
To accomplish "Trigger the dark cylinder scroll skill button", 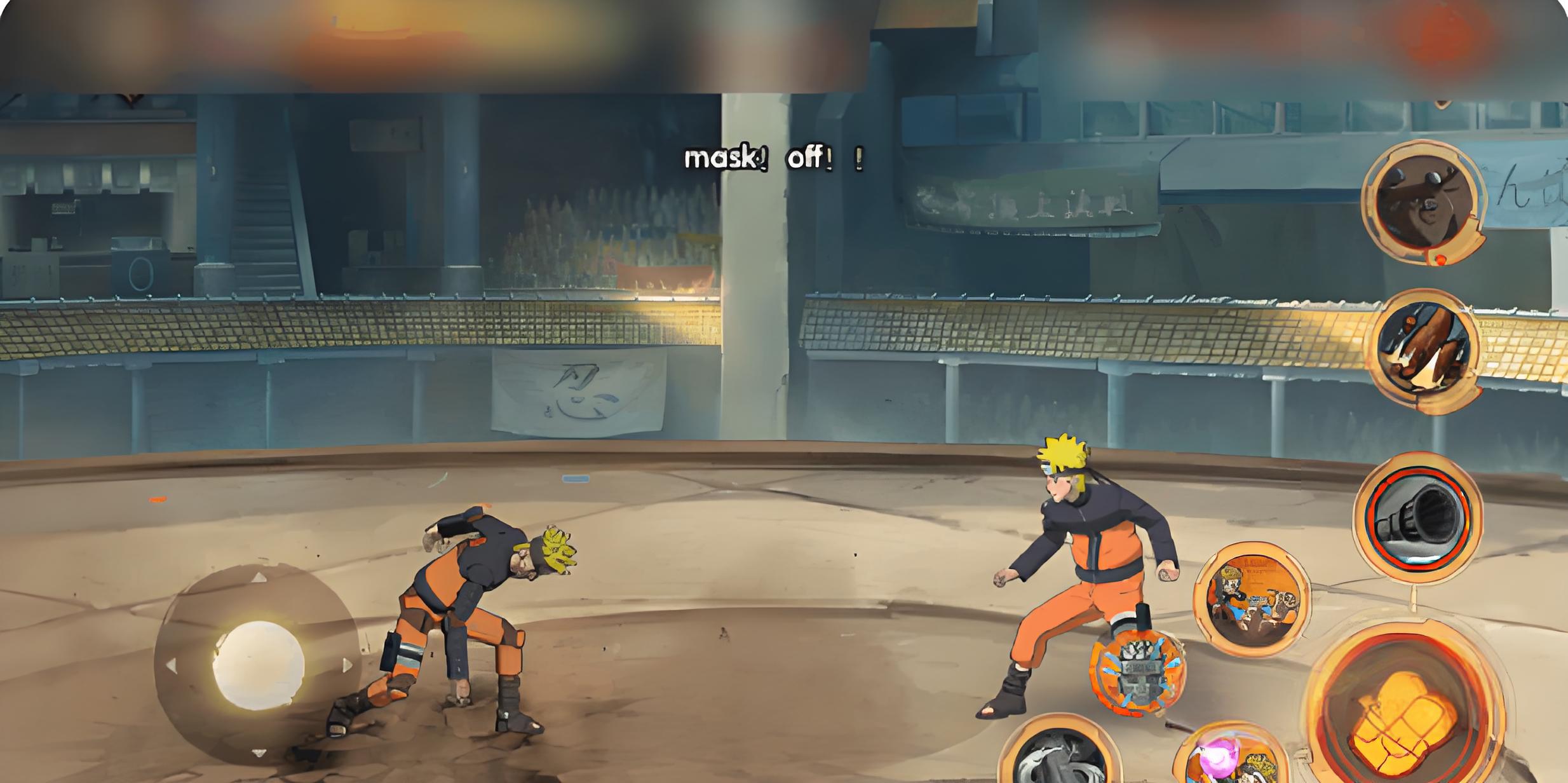I will (x=1418, y=516).
